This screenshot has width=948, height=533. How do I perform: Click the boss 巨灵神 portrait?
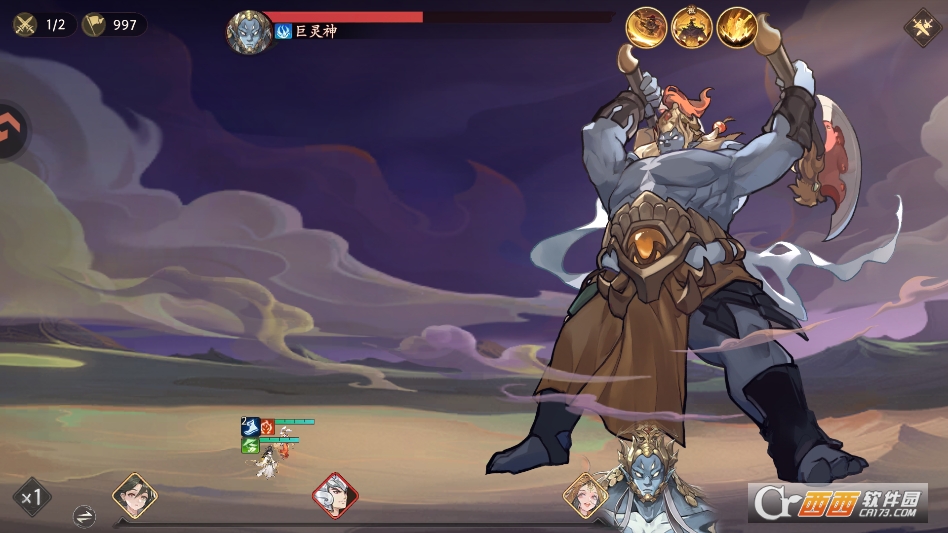pyautogui.click(x=249, y=32)
